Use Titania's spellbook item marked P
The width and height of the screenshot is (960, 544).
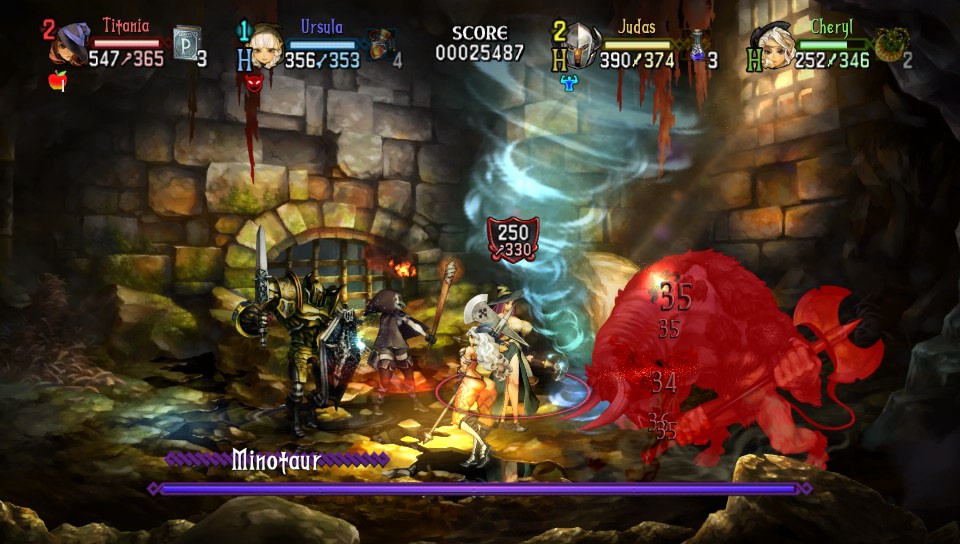pos(186,45)
